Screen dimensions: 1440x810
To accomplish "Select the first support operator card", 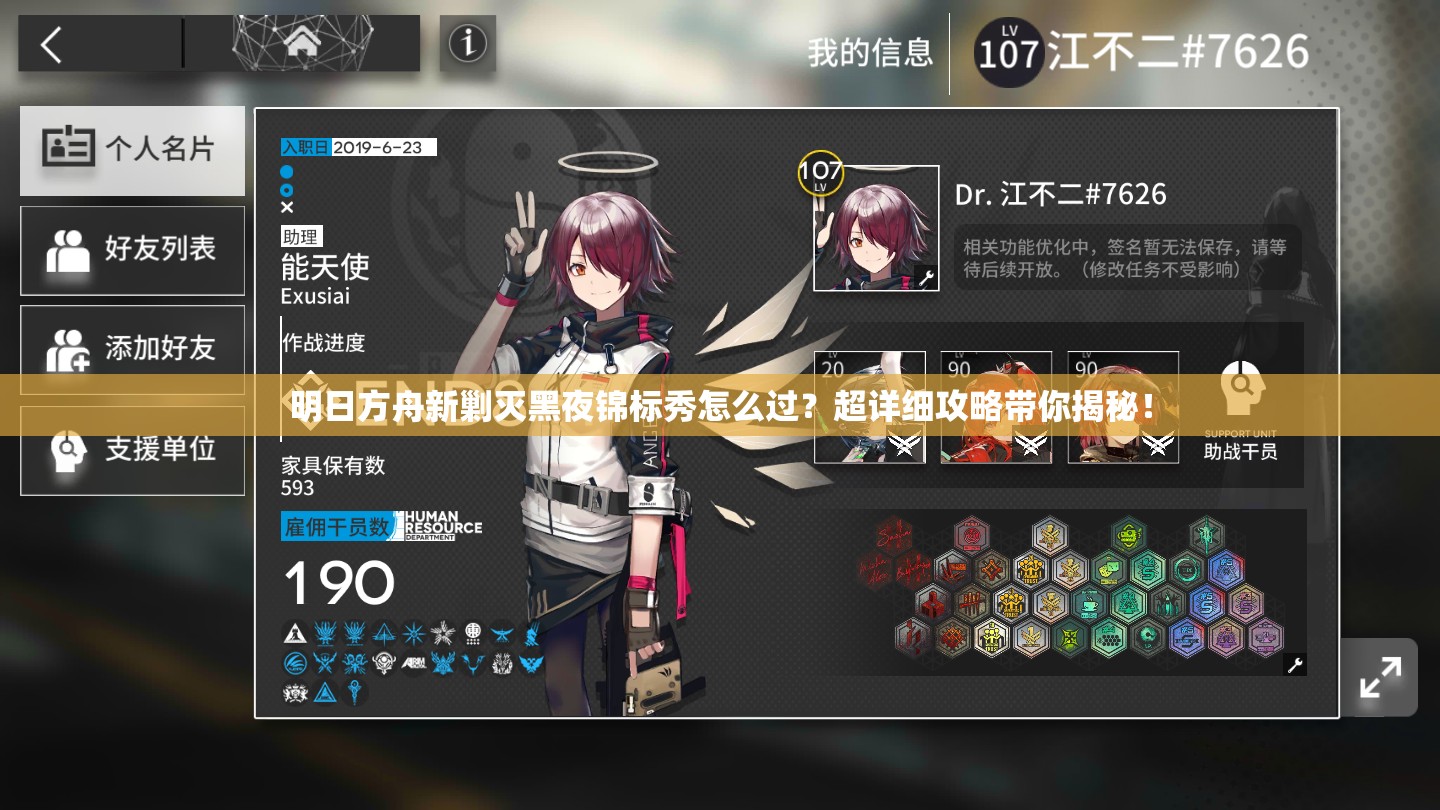I will (x=869, y=407).
